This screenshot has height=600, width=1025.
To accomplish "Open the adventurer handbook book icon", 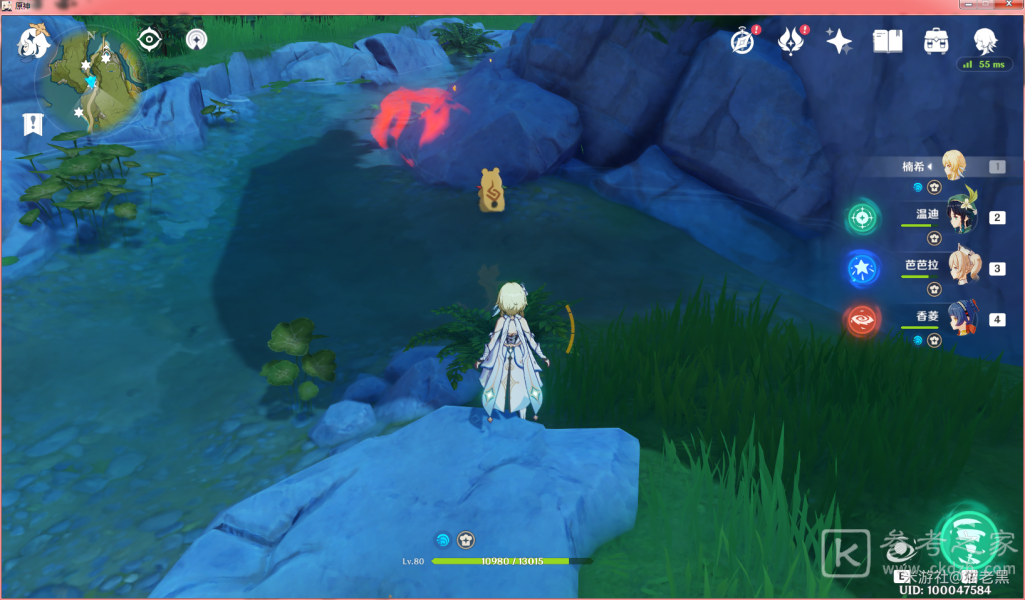I will pos(887,41).
